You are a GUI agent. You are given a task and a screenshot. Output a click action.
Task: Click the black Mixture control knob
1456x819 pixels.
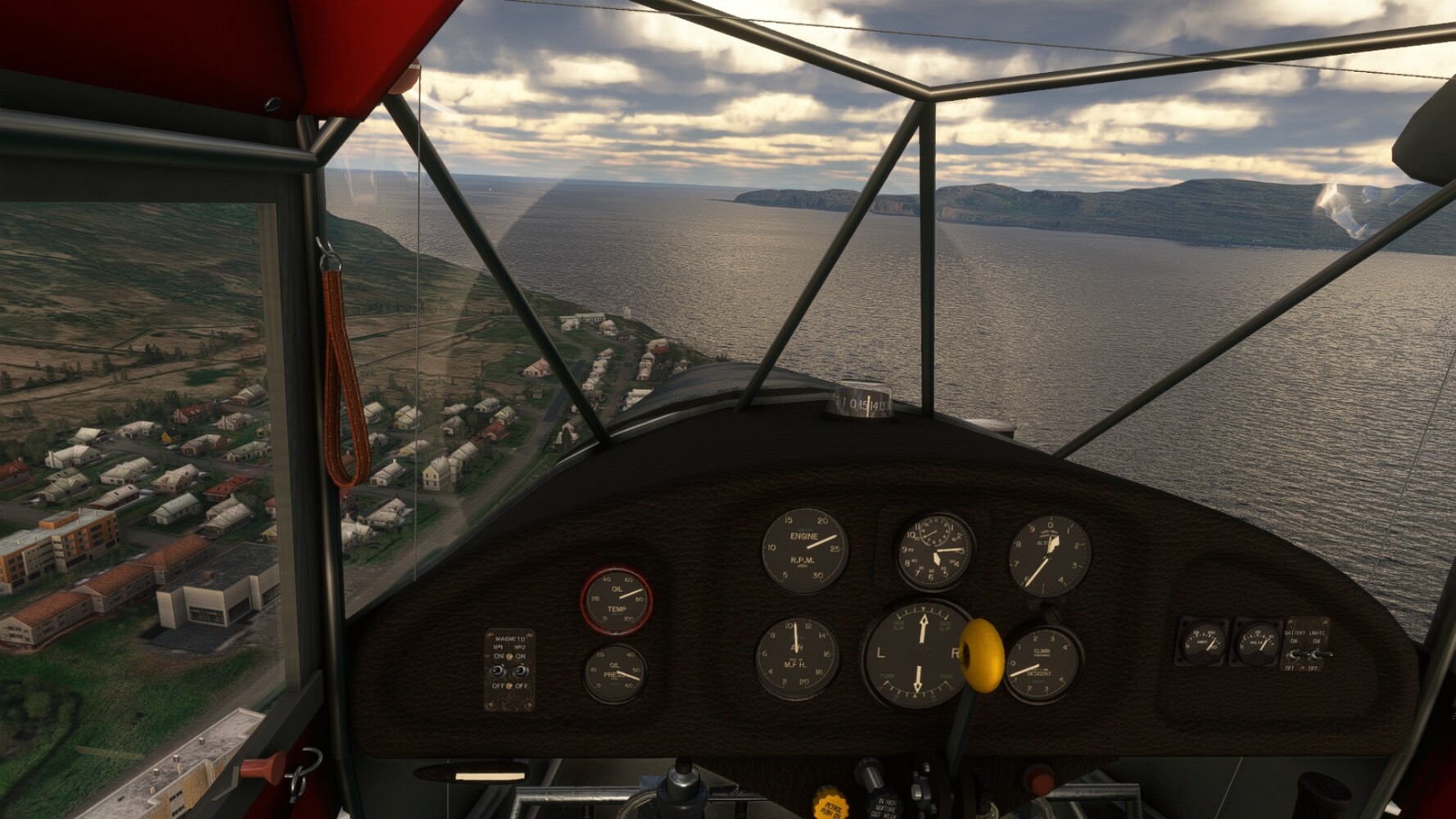[x=867, y=773]
